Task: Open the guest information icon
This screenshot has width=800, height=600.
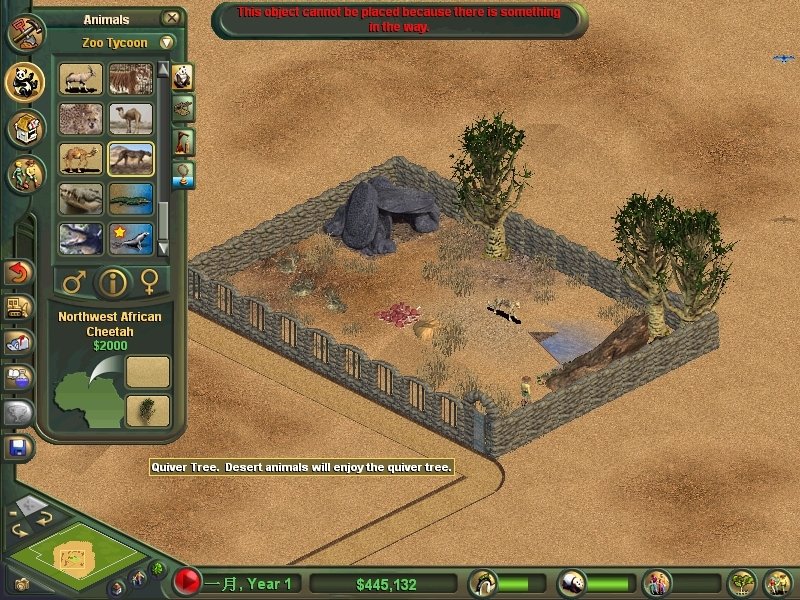Action: [x=658, y=582]
